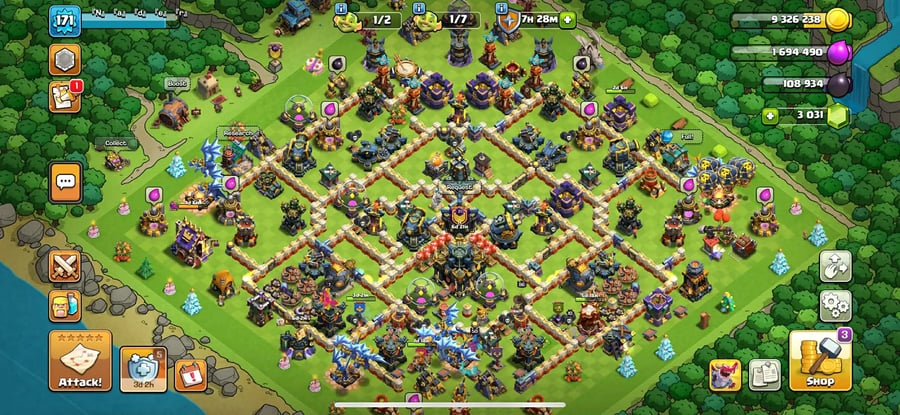Open the layout editor button above settings
Viewport: 900px width, 415px height.
(x=835, y=265)
